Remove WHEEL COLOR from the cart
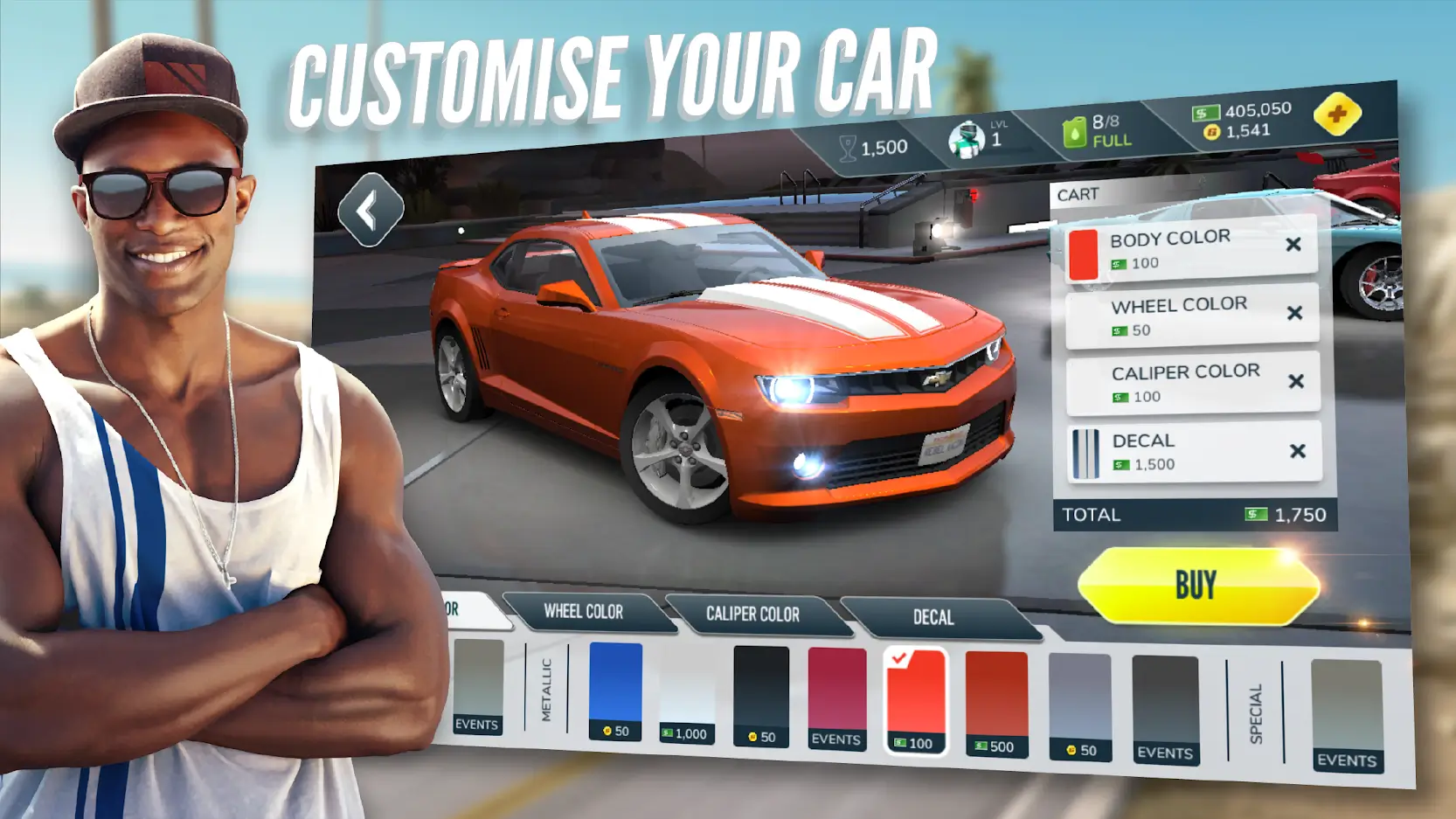The width and height of the screenshot is (1456, 819). (1296, 314)
